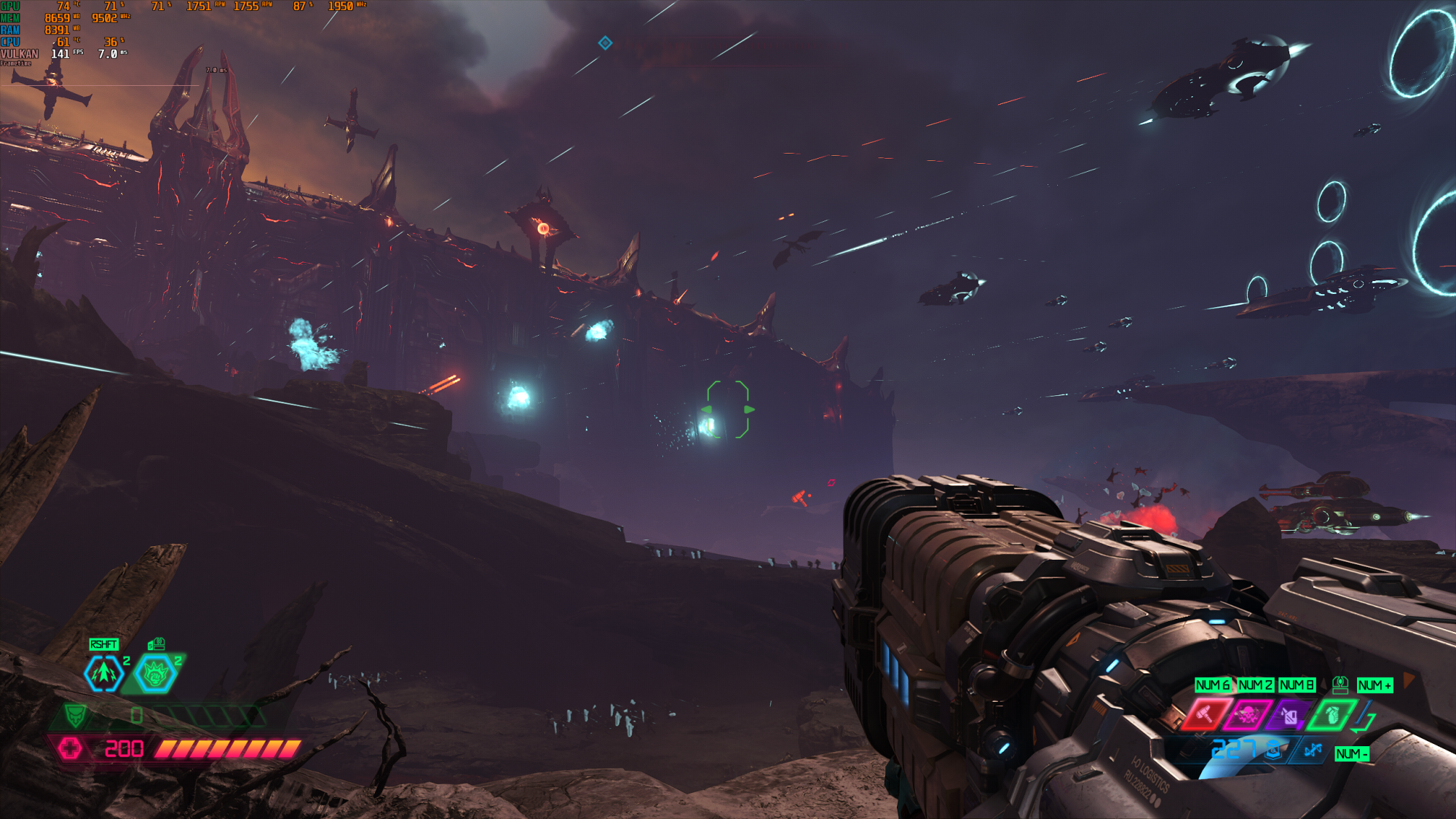This screenshot has width=1456, height=819.
Task: Click the blue weapon mod icon
Action: (x=1312, y=750)
